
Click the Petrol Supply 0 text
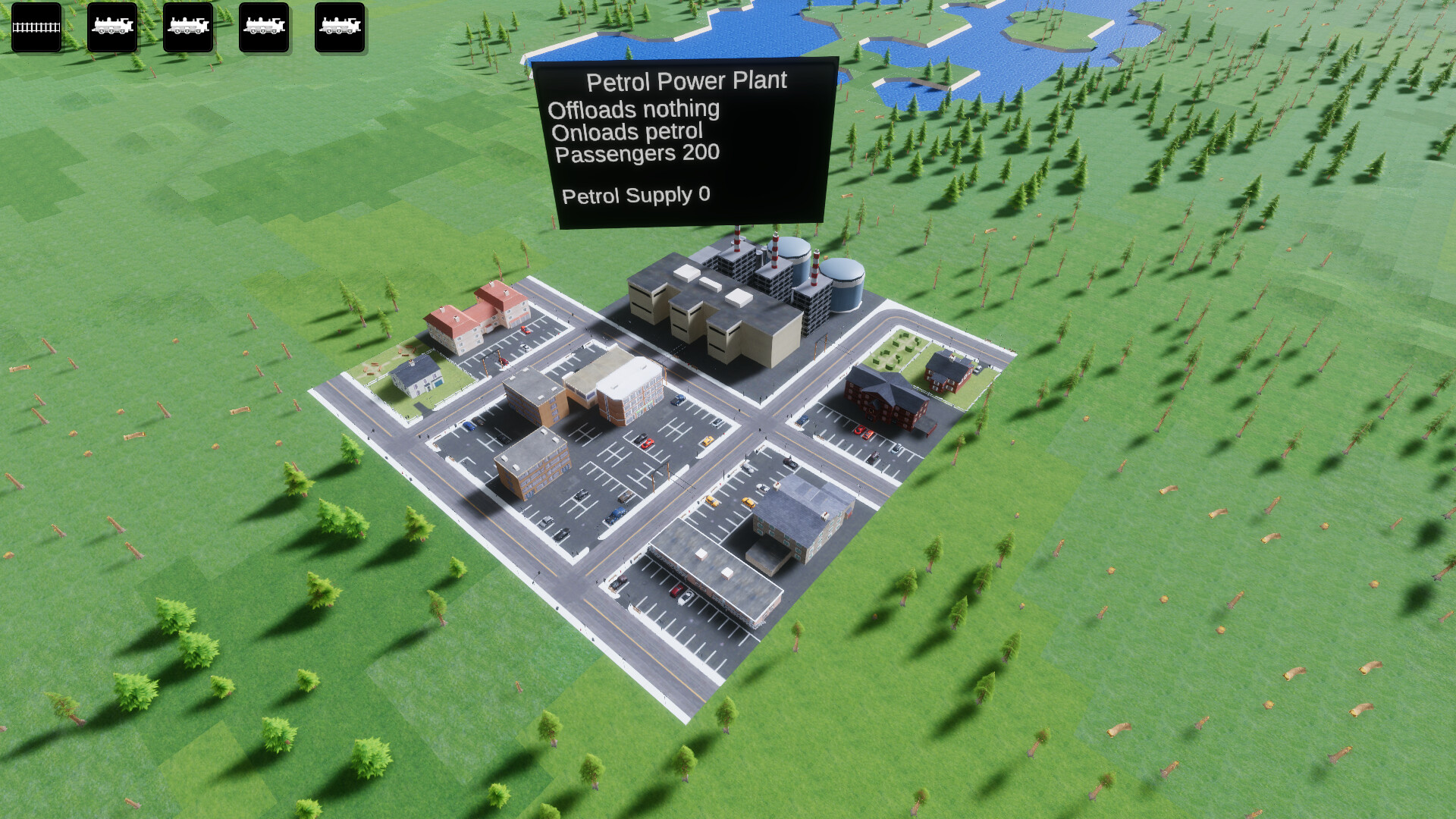point(635,196)
